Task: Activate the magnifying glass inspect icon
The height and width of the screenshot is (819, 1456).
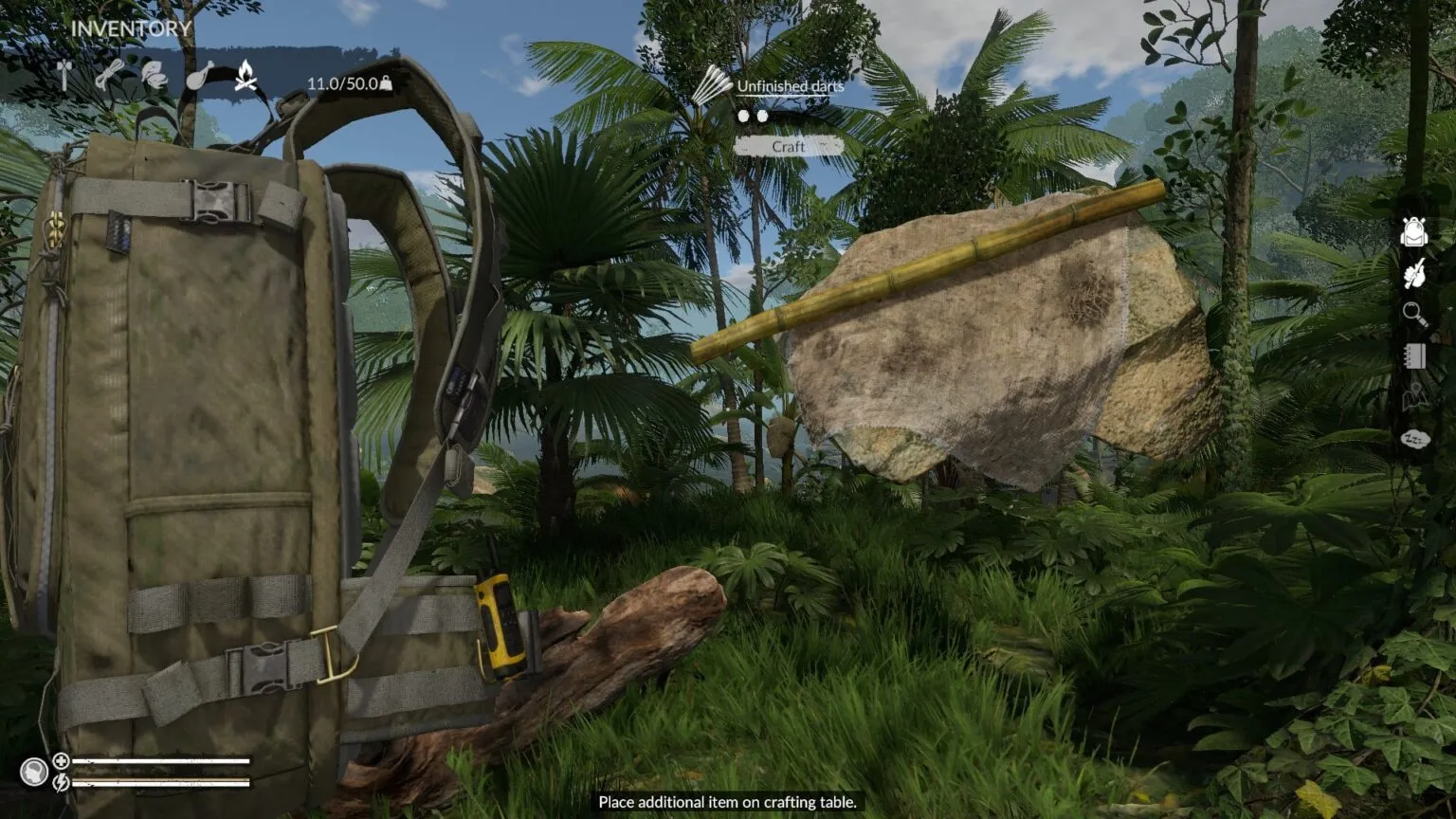Action: tap(1413, 314)
